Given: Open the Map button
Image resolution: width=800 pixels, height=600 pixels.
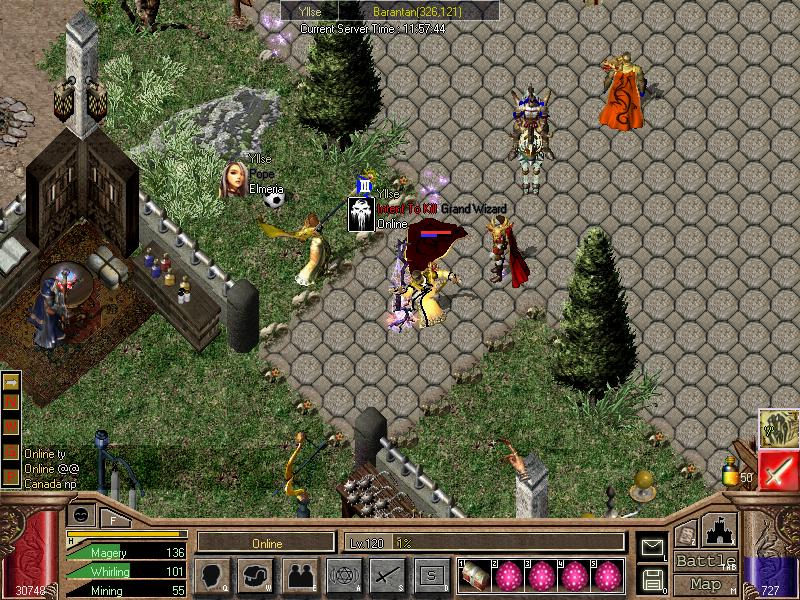Looking at the screenshot, I should (x=706, y=584).
